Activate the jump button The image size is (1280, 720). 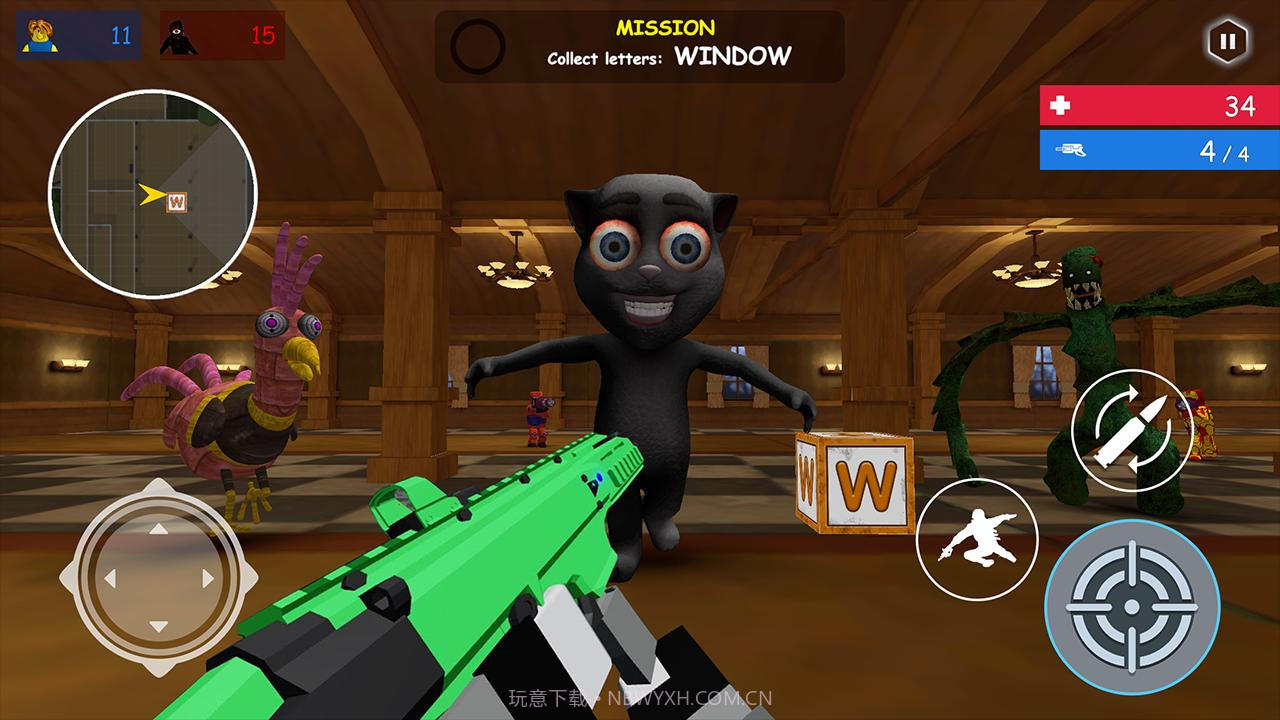pyautogui.click(x=976, y=539)
